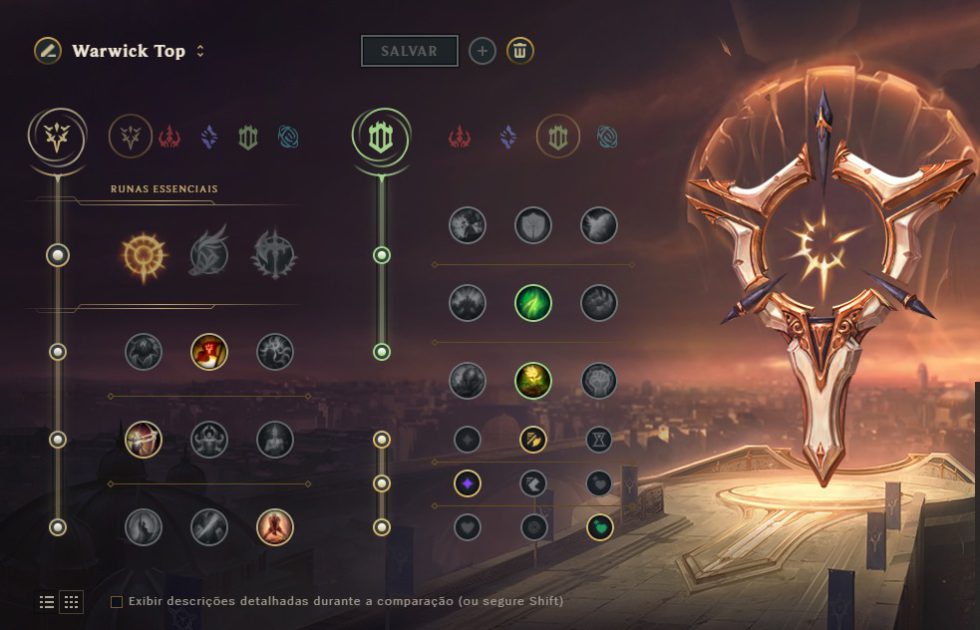980x630 pixels.
Task: Select the green health shard in the bottom row
Action: (599, 527)
